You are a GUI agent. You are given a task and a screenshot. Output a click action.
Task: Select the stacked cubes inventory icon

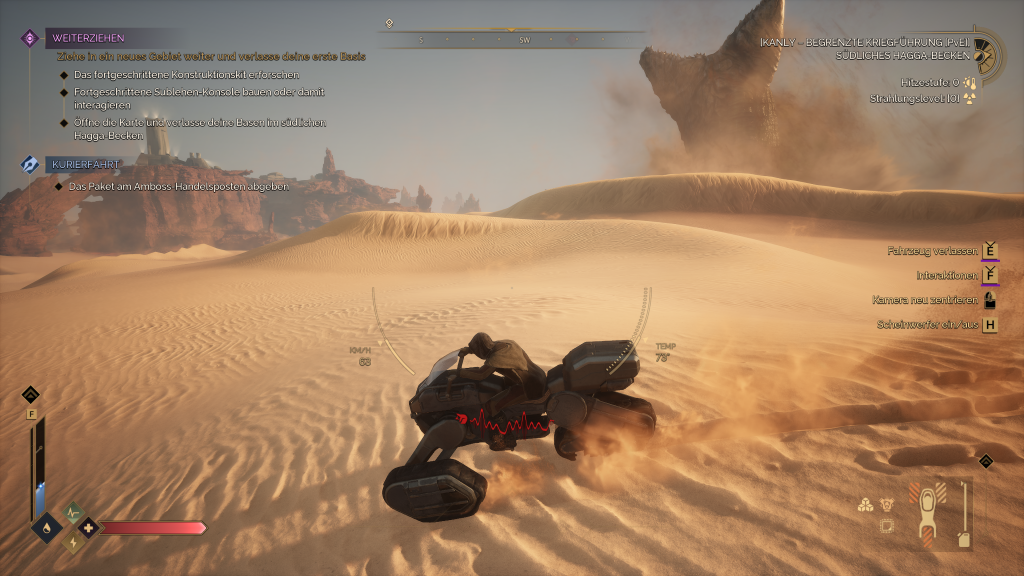866,505
